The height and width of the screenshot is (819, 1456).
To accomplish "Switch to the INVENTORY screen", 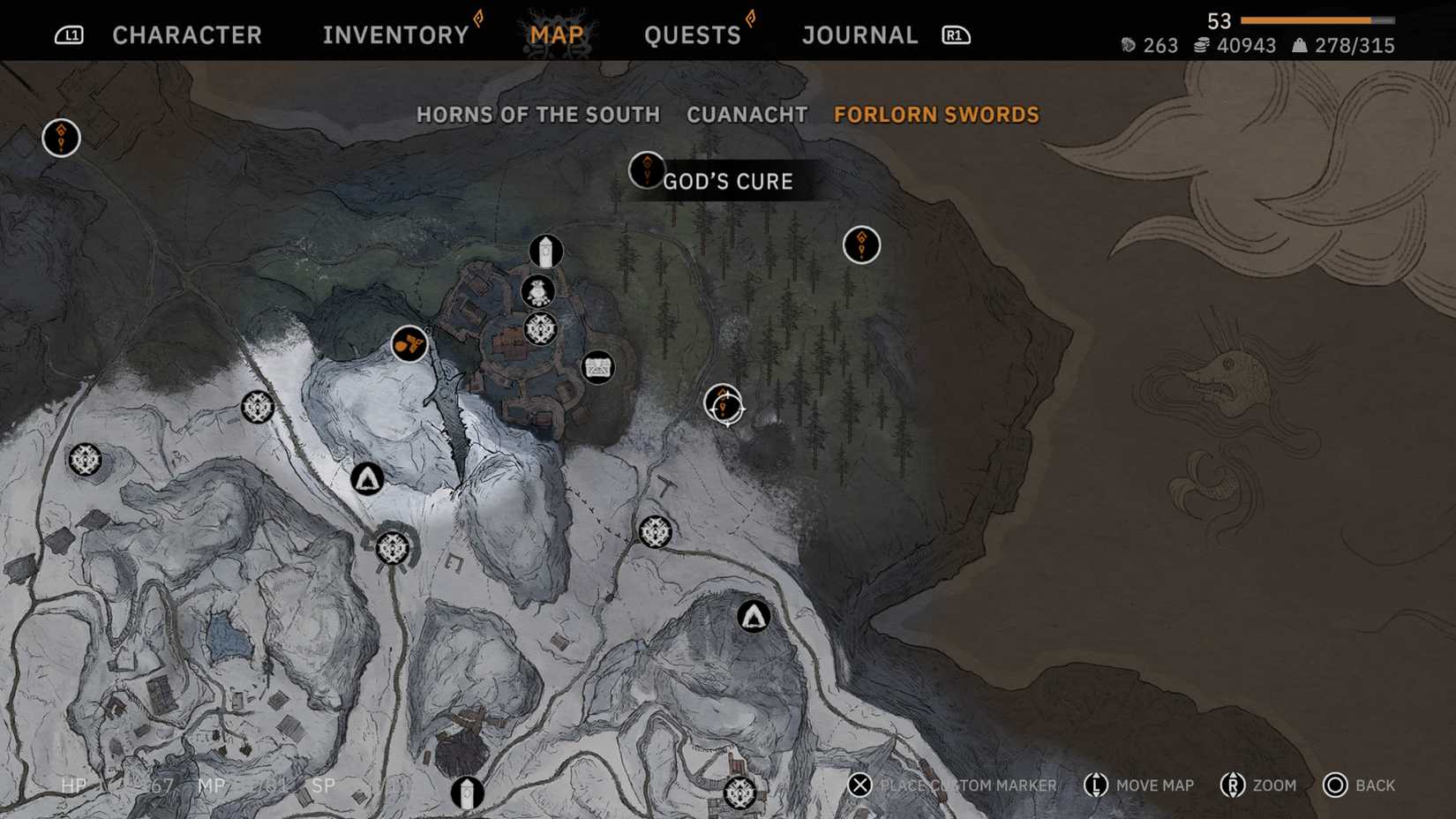I will coord(394,34).
